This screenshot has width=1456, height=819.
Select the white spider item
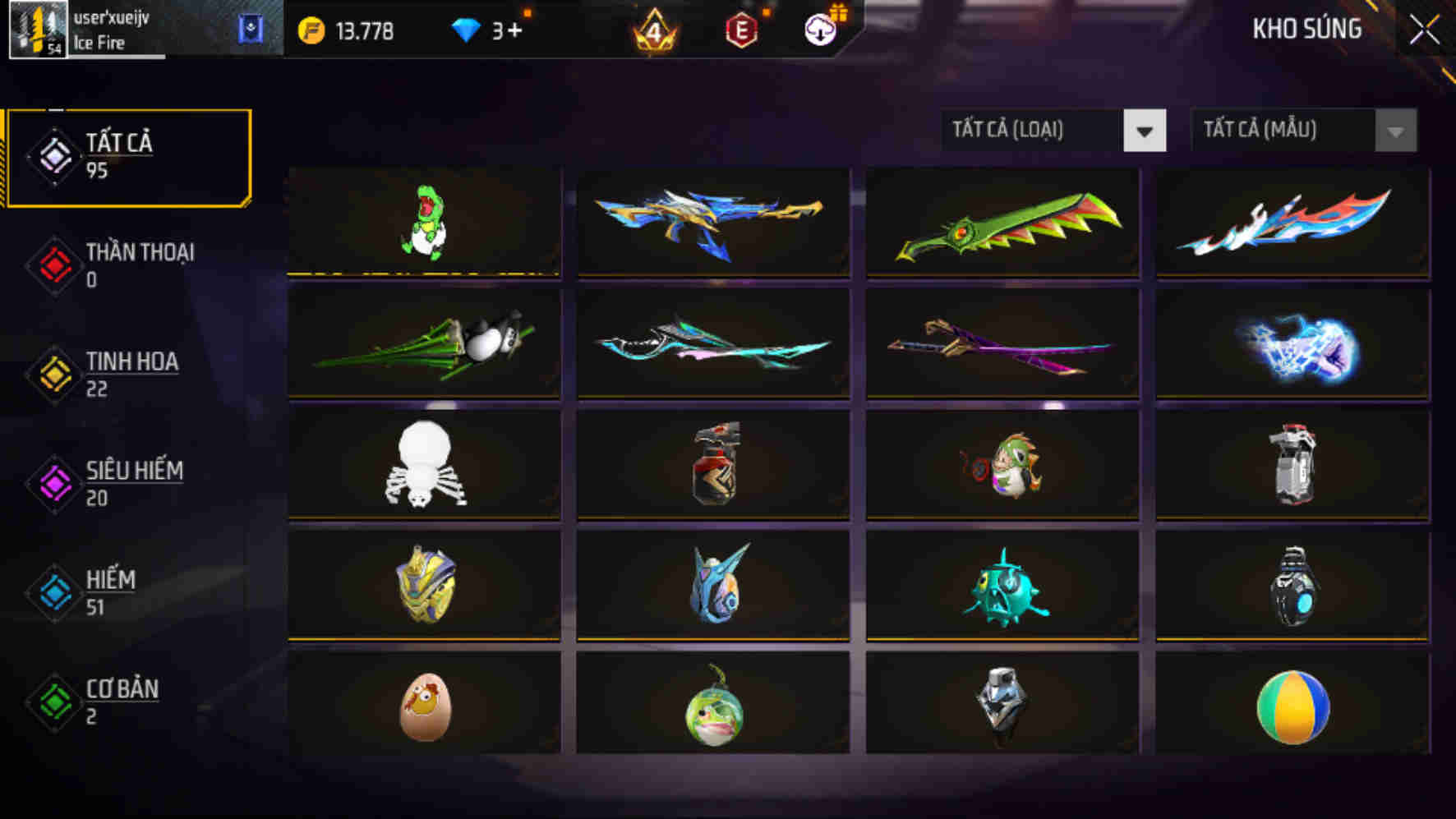point(424,464)
